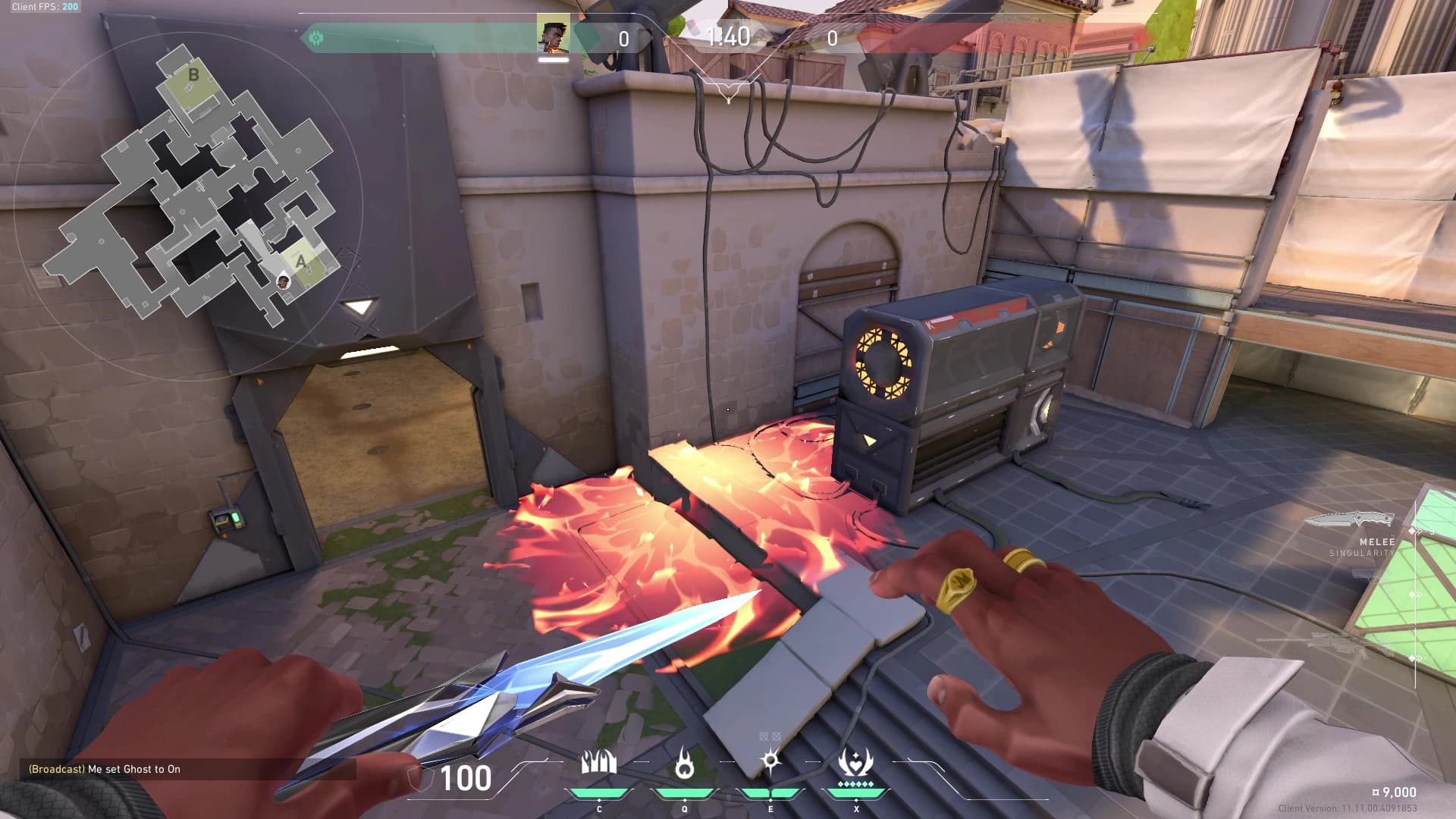1456x819 pixels.
Task: Click the Phoenix agent portrait in top bar
Action: click(553, 35)
